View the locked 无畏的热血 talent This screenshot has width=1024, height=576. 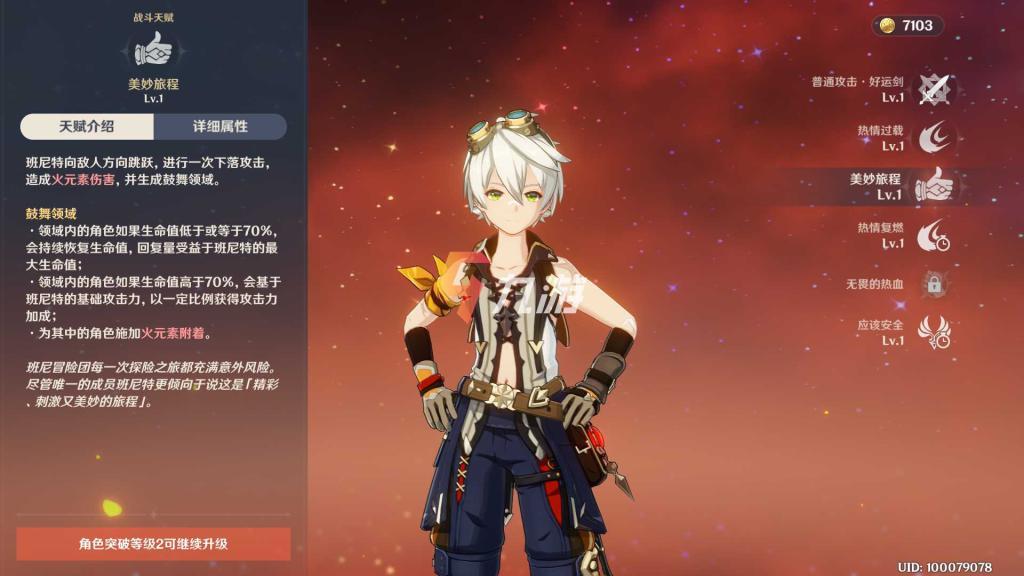tap(933, 284)
